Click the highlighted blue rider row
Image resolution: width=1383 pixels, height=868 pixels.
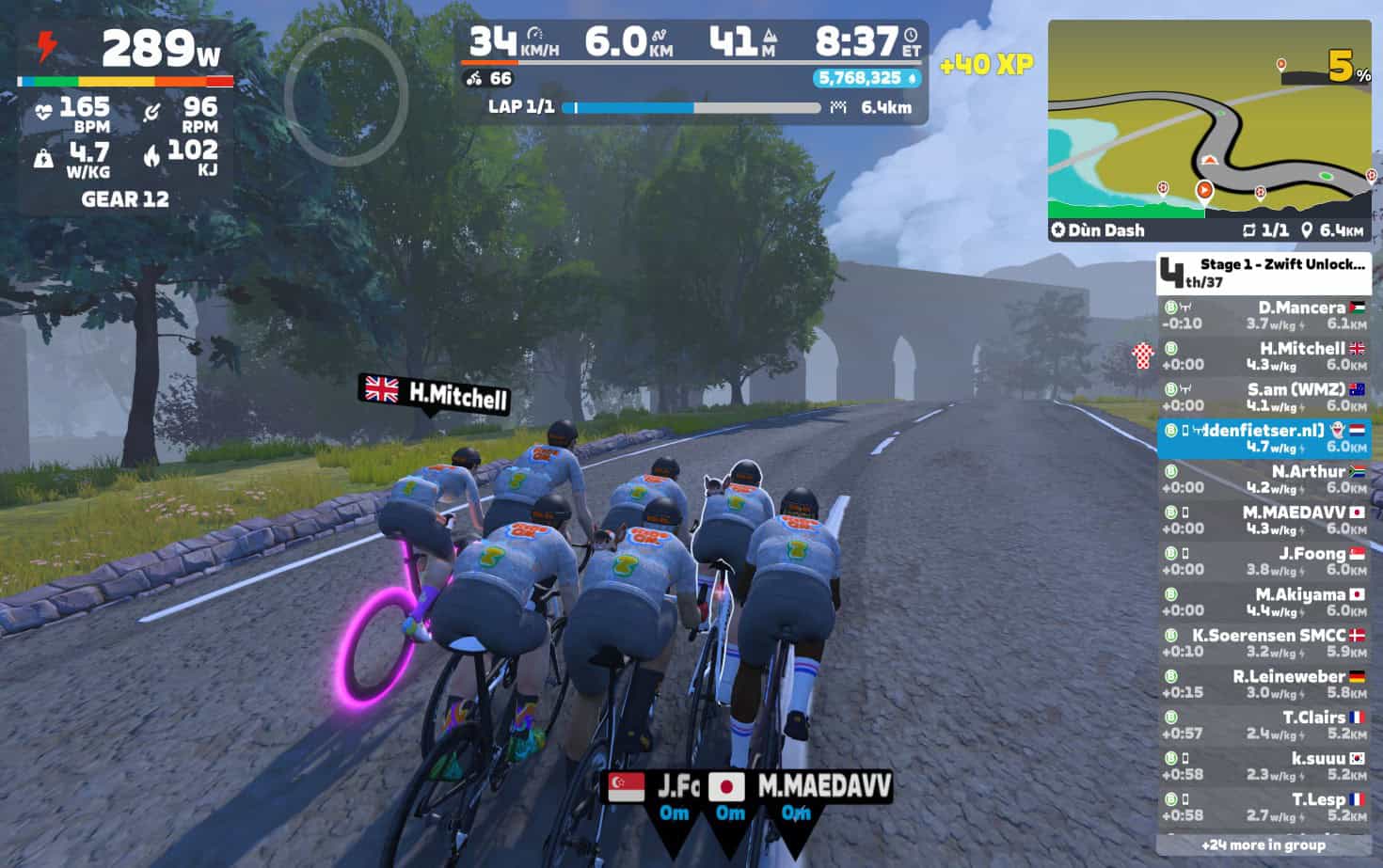[1263, 438]
